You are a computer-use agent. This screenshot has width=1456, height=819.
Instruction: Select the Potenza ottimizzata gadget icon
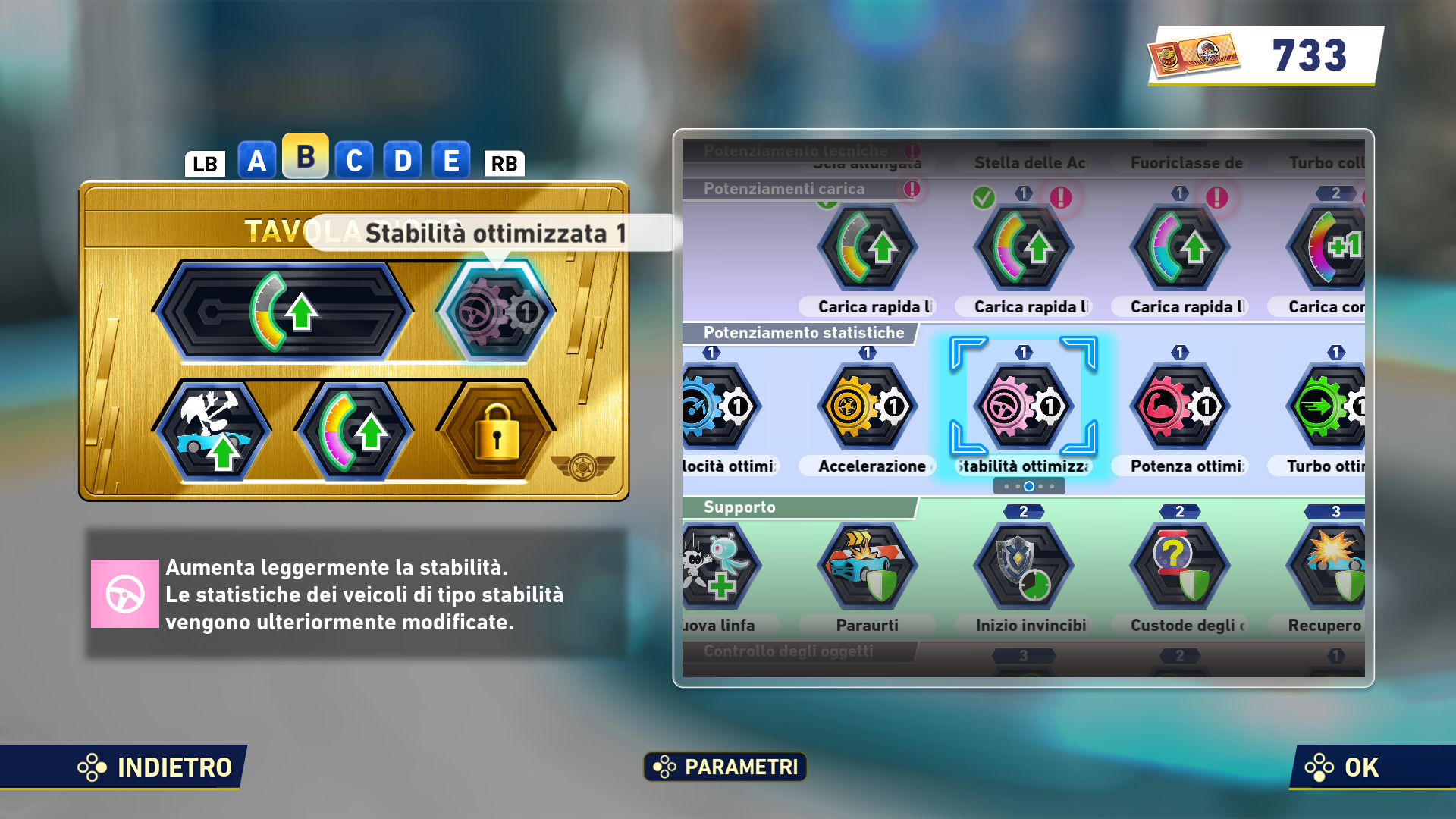click(1180, 406)
